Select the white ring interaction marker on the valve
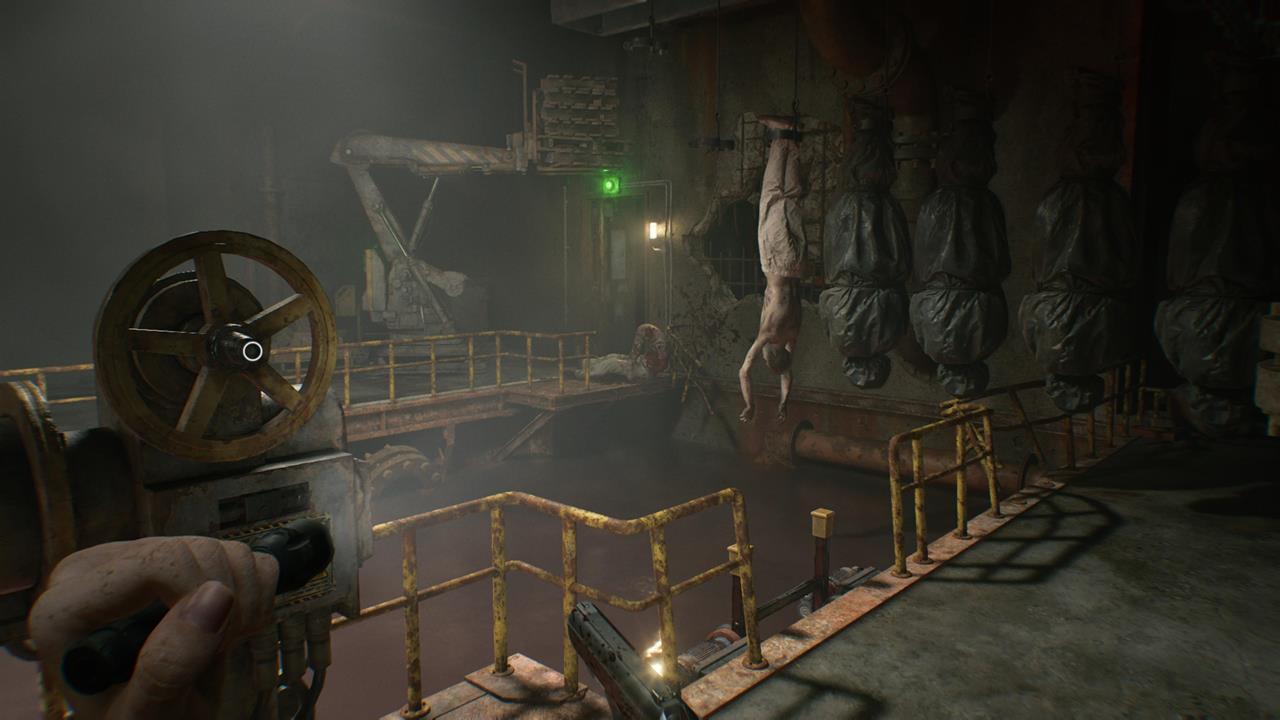1280x720 pixels. point(252,351)
